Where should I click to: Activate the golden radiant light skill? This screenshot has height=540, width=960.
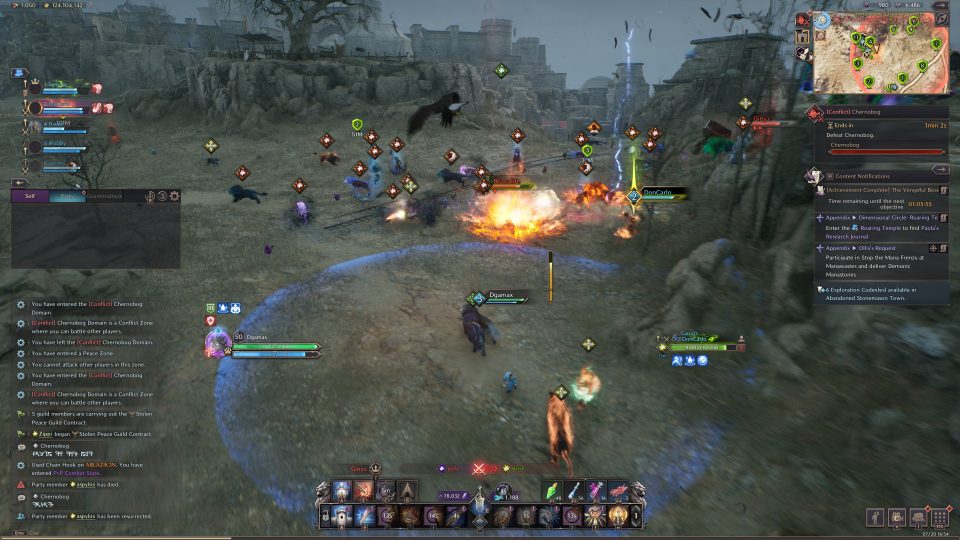(x=618, y=517)
